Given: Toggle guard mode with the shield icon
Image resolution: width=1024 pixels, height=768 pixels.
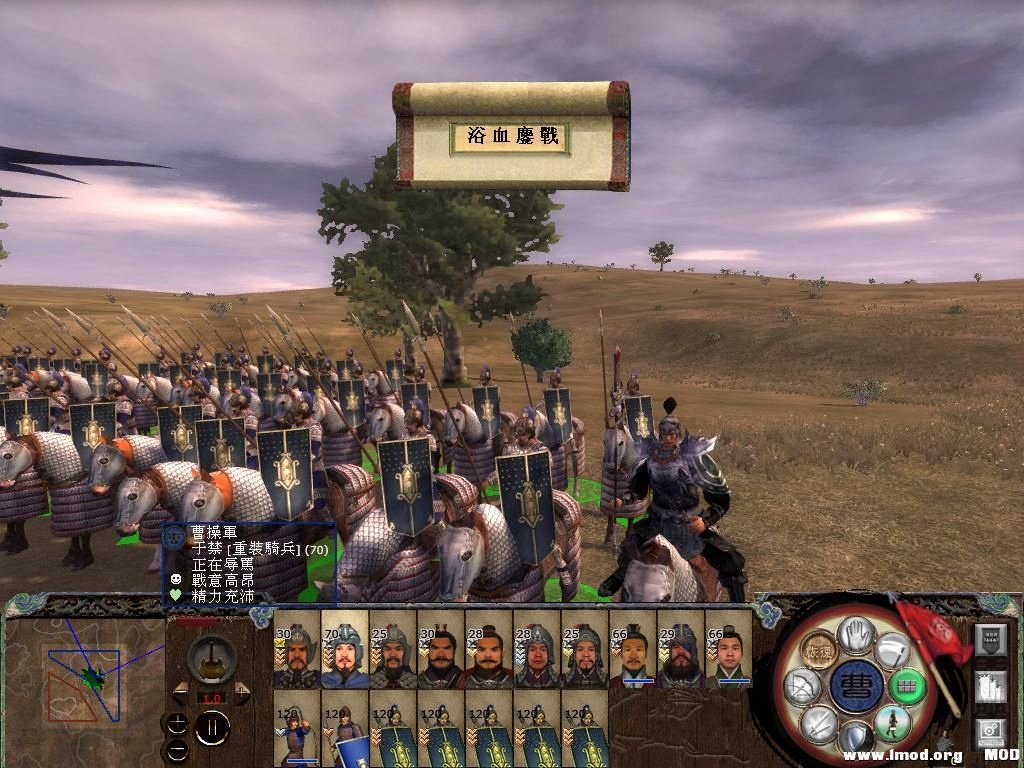Looking at the screenshot, I should tap(856, 738).
